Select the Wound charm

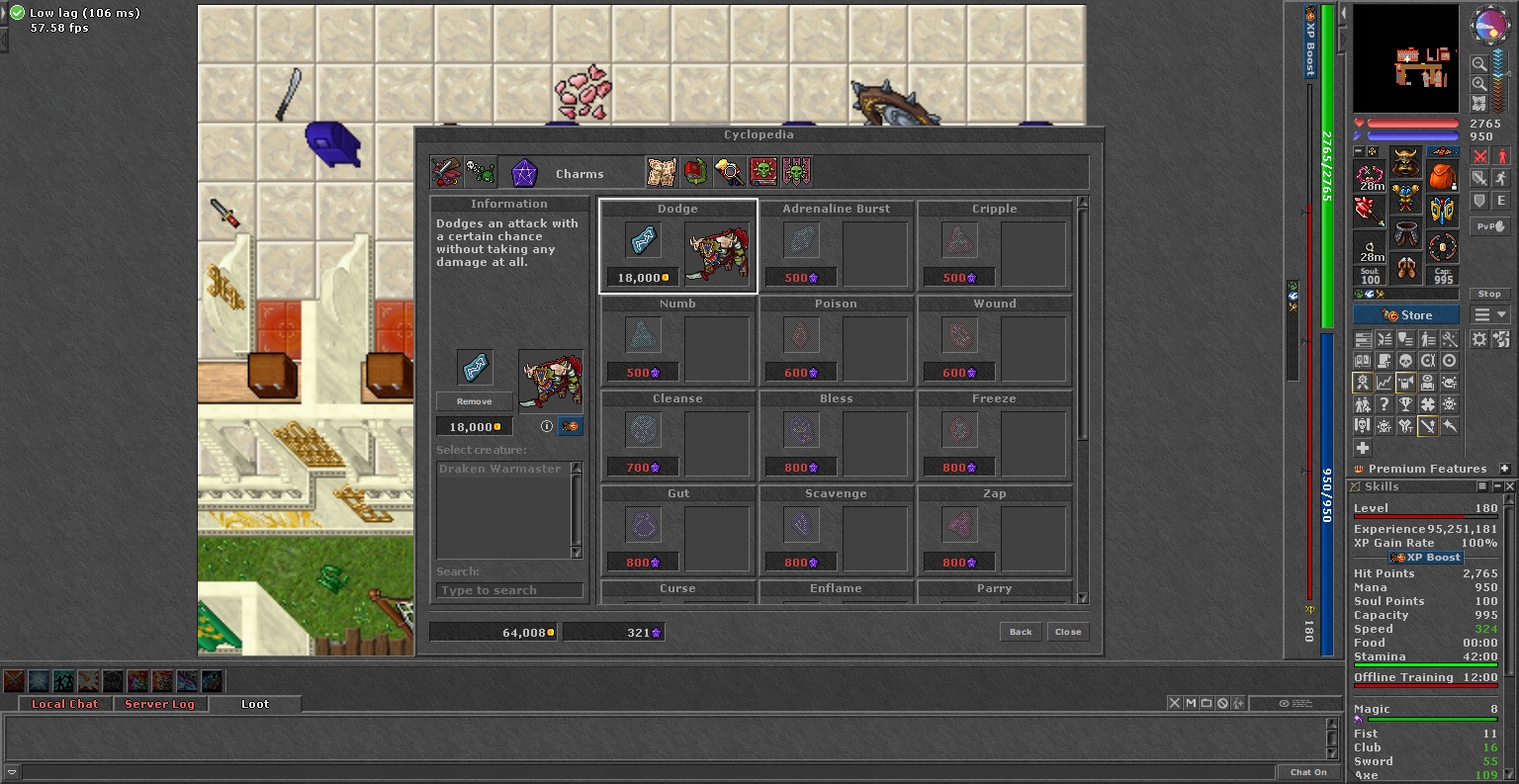tap(995, 341)
